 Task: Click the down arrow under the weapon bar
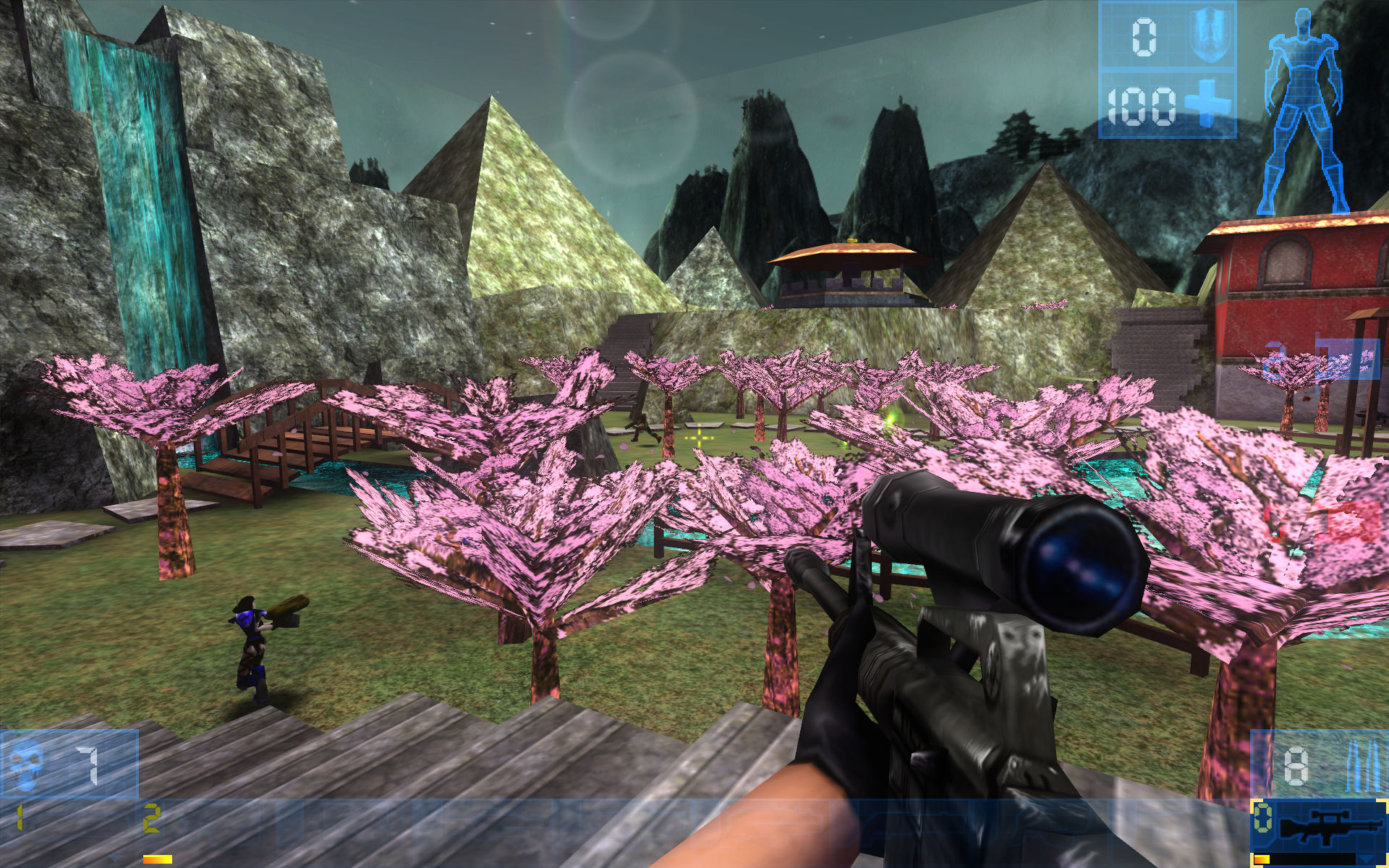pyautogui.click(x=1367, y=858)
